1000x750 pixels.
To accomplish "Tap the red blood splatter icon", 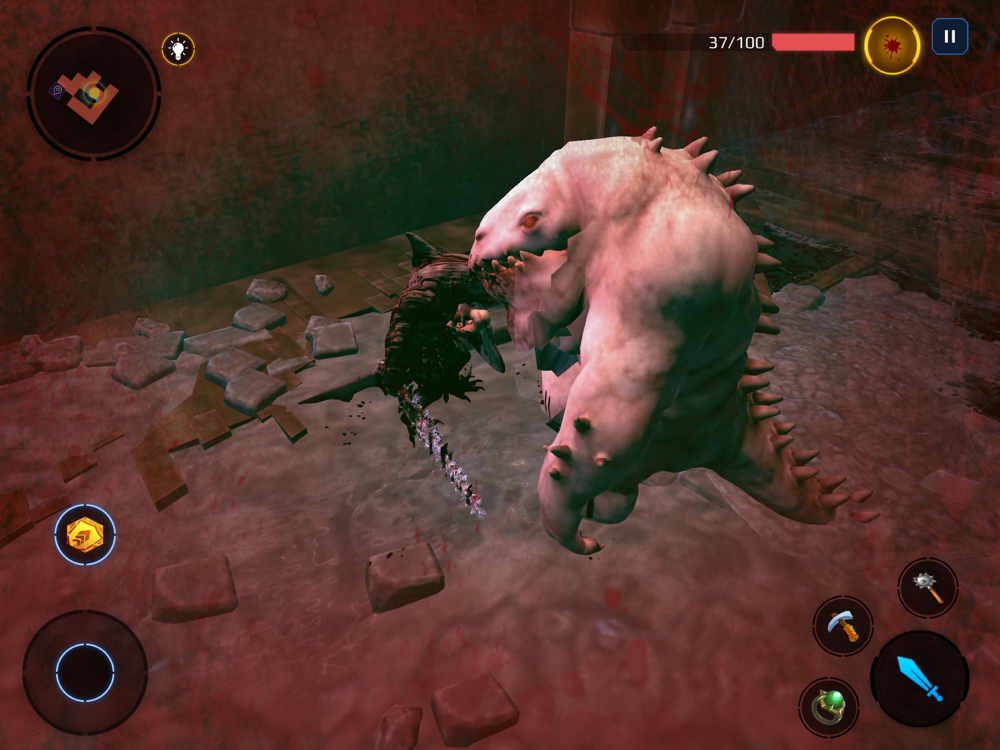I will coord(892,45).
